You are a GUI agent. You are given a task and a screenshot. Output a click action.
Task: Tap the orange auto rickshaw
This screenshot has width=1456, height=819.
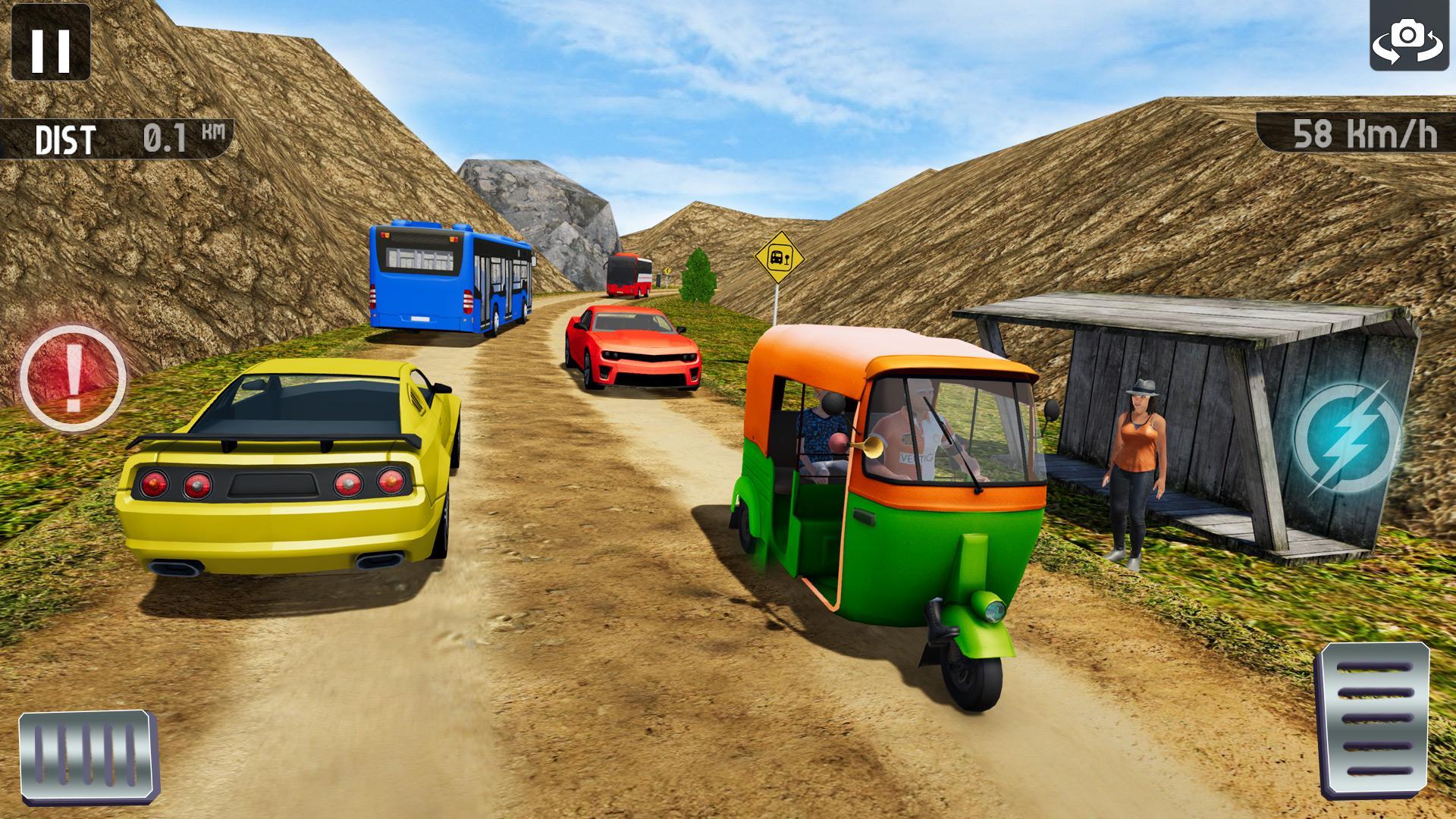pyautogui.click(x=887, y=493)
